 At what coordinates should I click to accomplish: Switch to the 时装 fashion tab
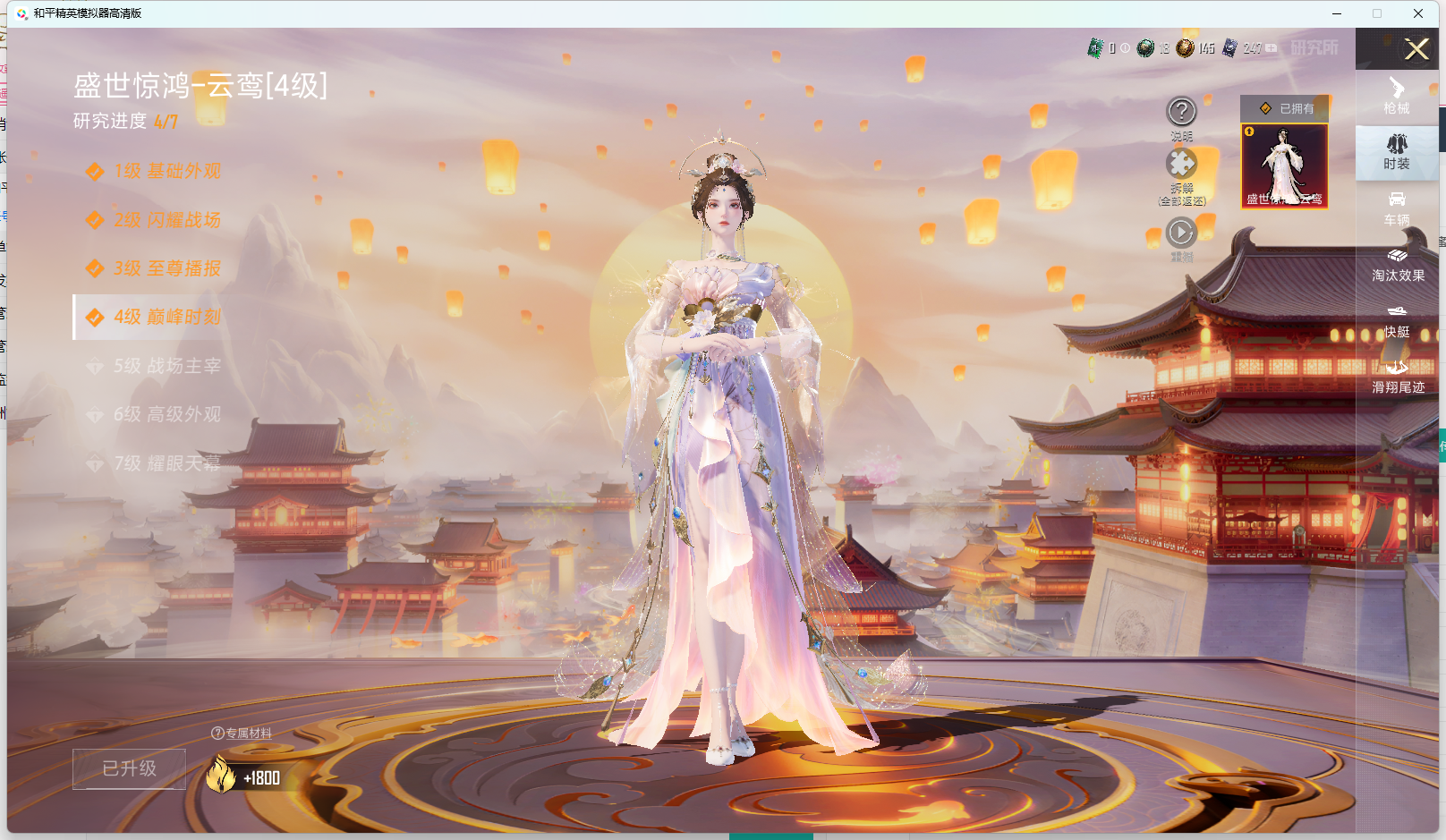click(x=1397, y=153)
